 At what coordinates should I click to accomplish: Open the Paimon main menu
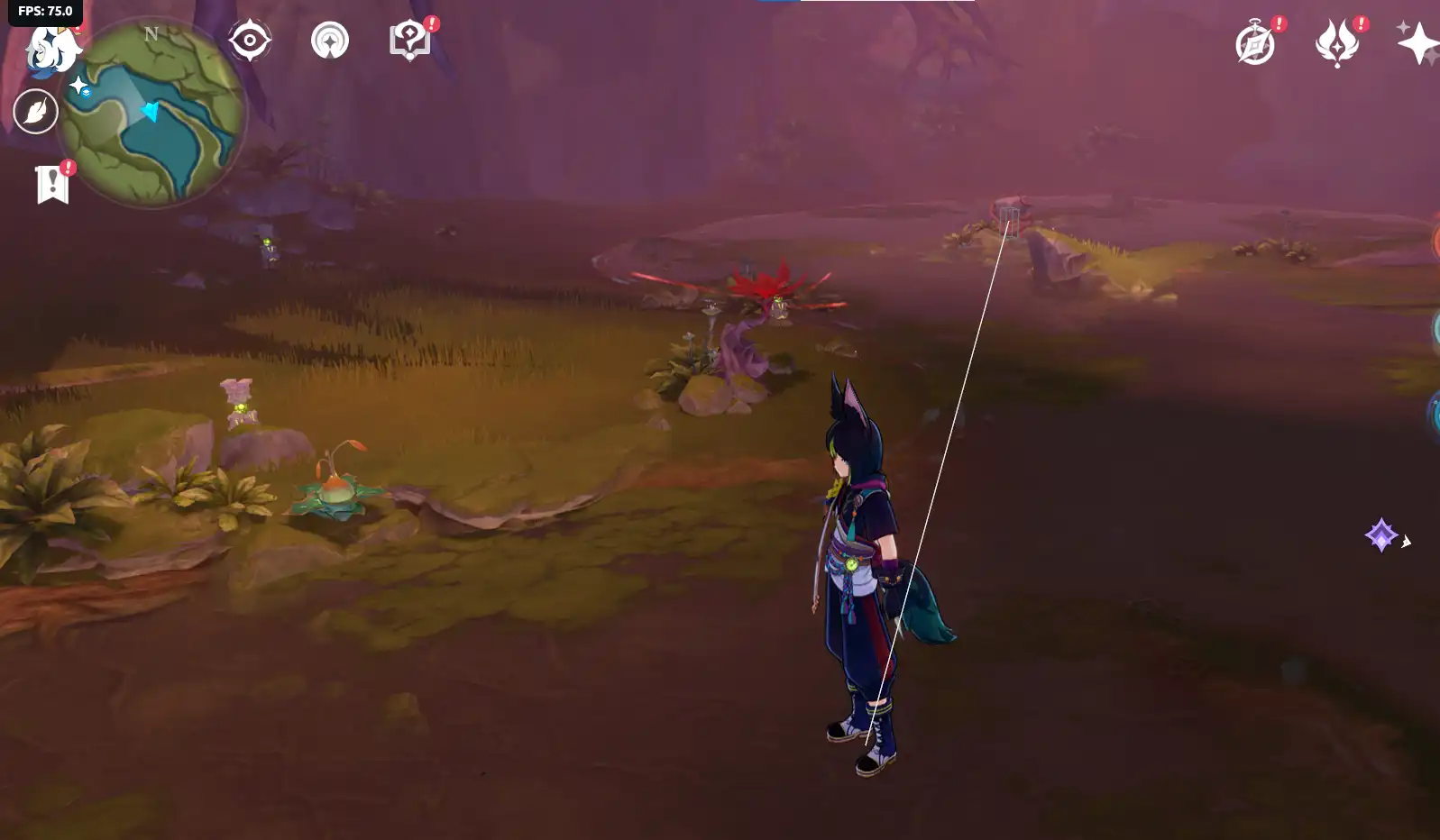coord(50,49)
